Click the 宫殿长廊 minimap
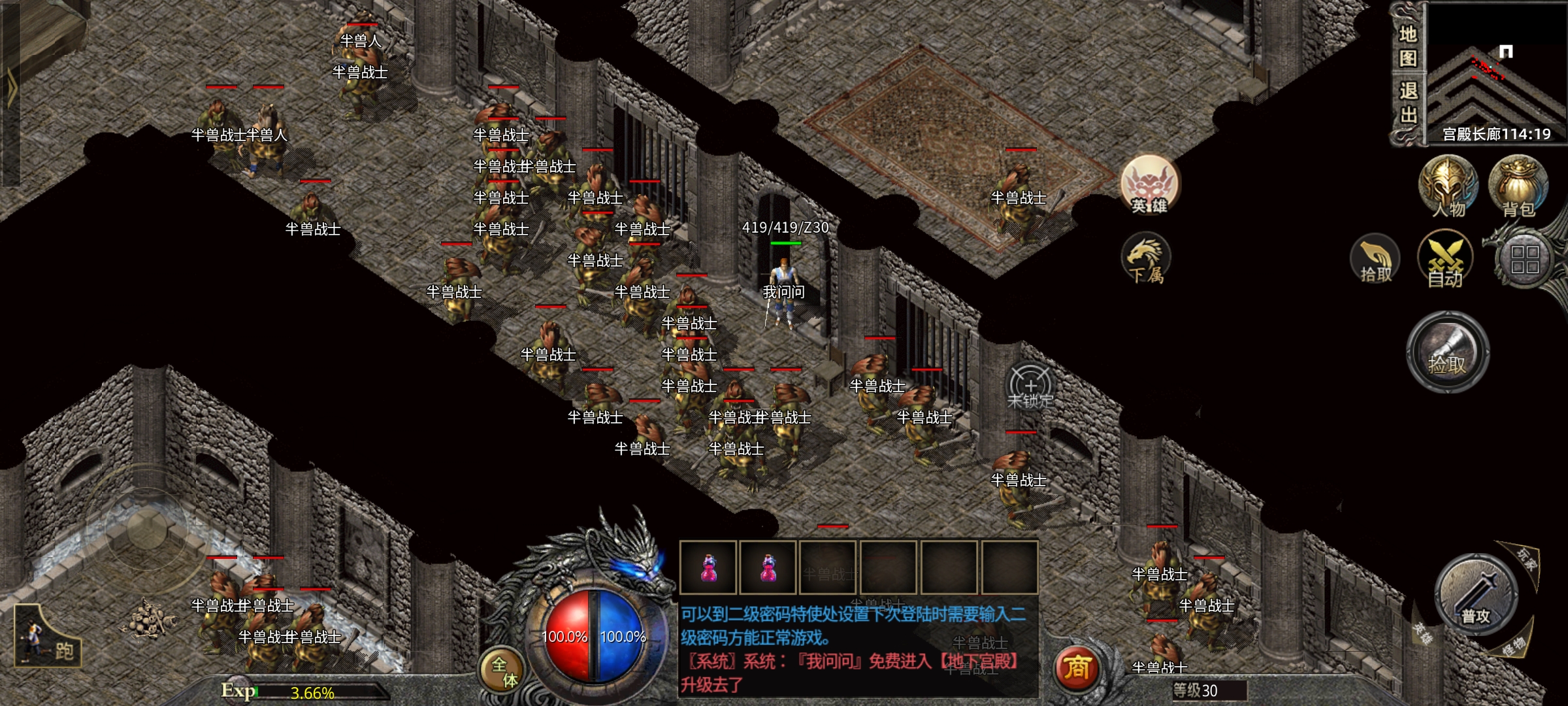Screen dimensions: 1568x706 1496,72
